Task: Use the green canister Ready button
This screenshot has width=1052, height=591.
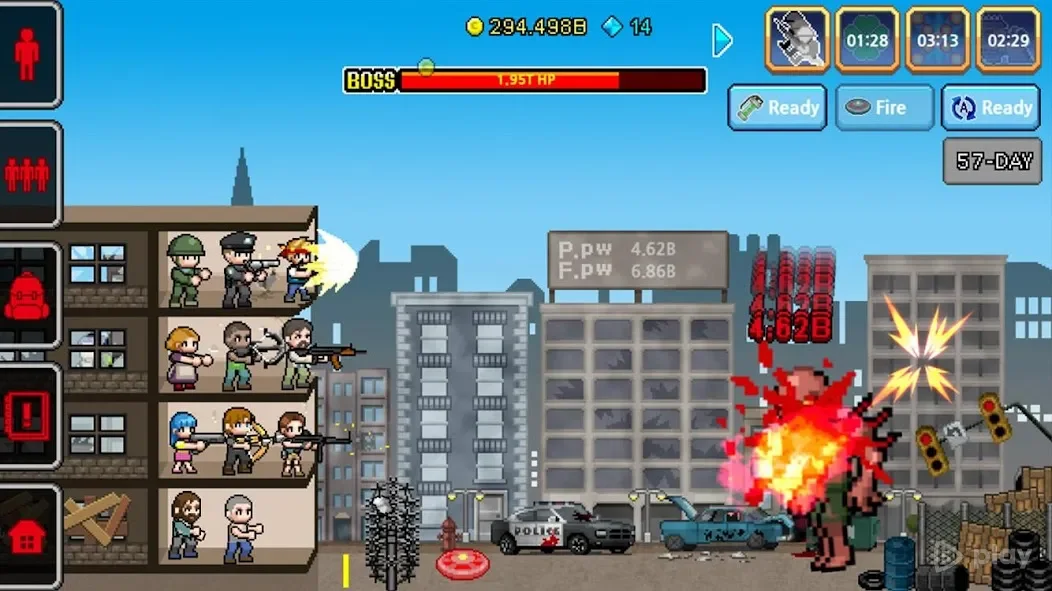Action: pyautogui.click(x=778, y=108)
